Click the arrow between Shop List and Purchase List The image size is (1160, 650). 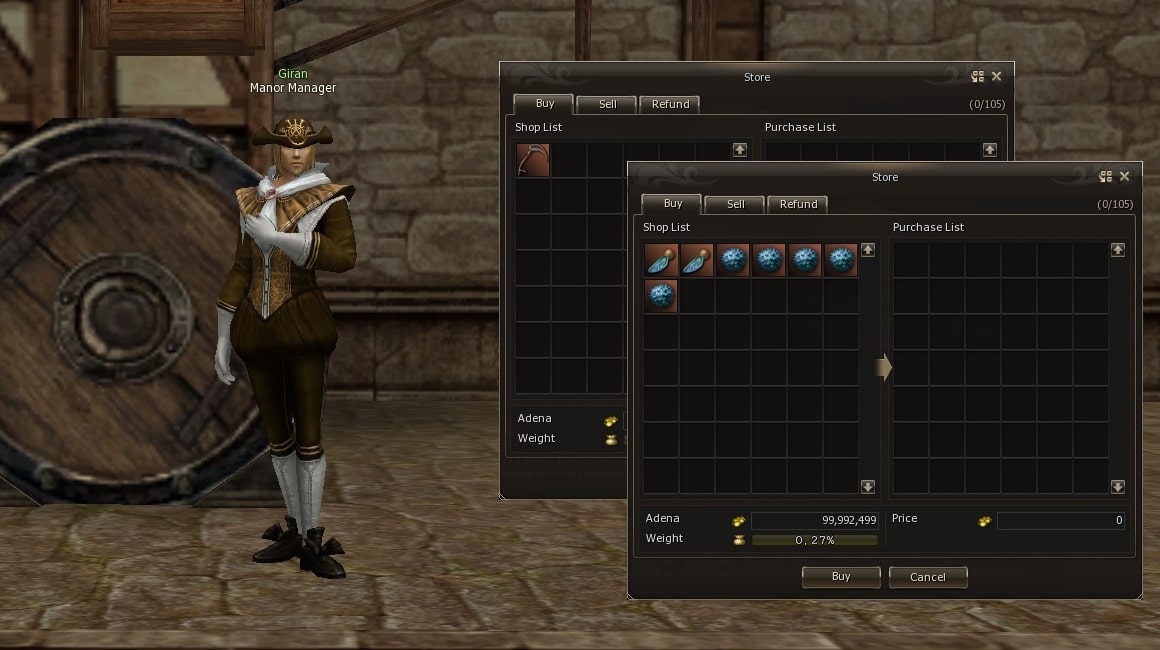pos(883,368)
